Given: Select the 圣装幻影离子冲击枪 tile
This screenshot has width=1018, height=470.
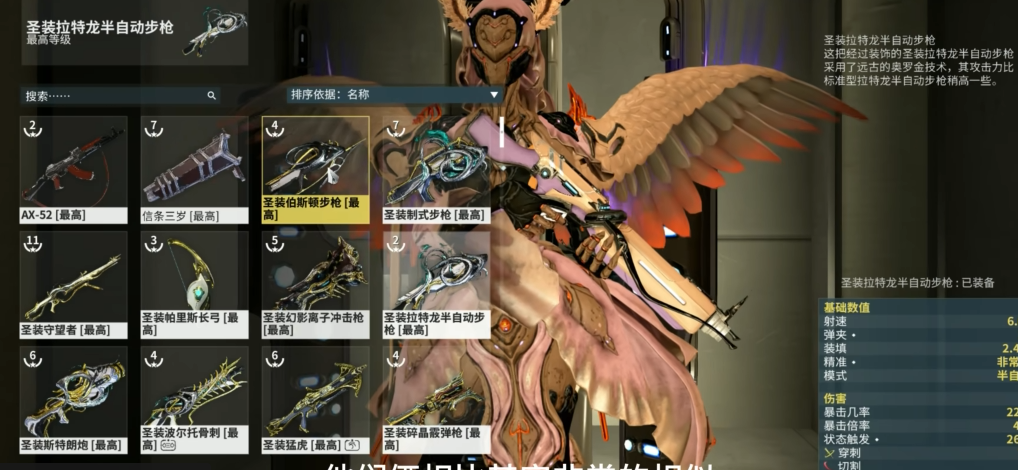Looking at the screenshot, I should (x=315, y=283).
